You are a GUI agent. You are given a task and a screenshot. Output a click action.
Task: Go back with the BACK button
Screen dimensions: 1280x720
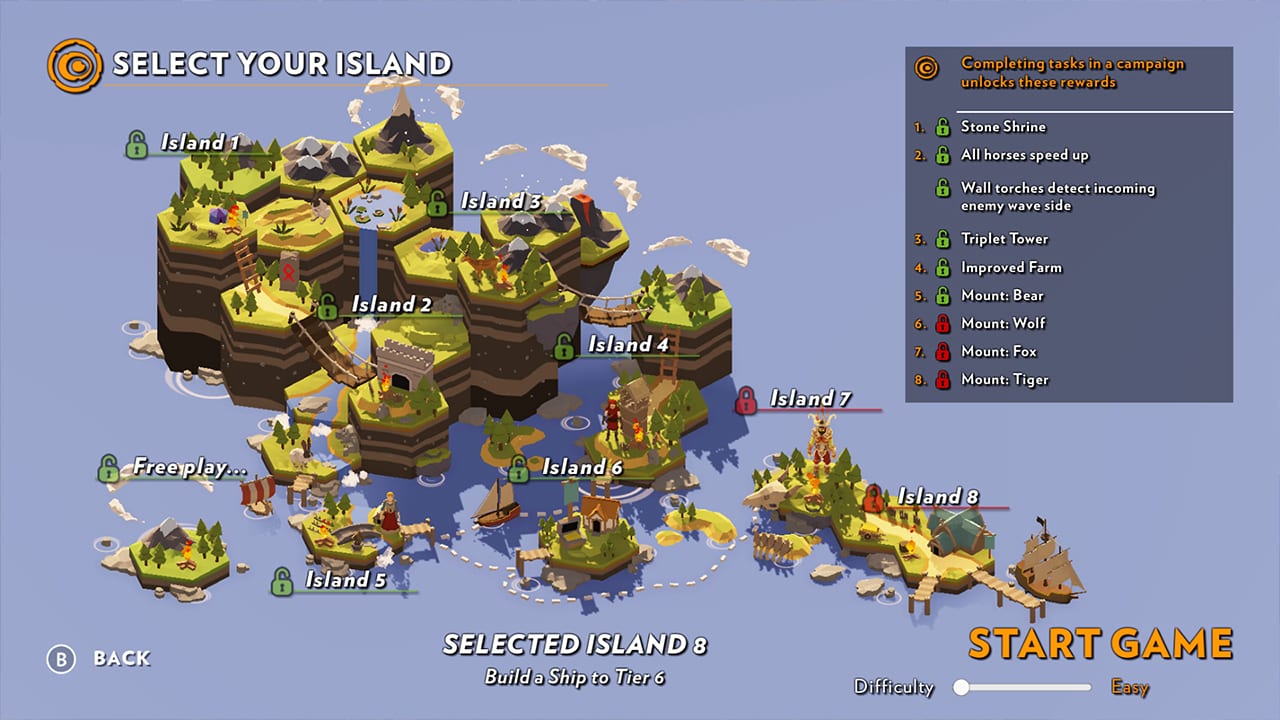(121, 658)
